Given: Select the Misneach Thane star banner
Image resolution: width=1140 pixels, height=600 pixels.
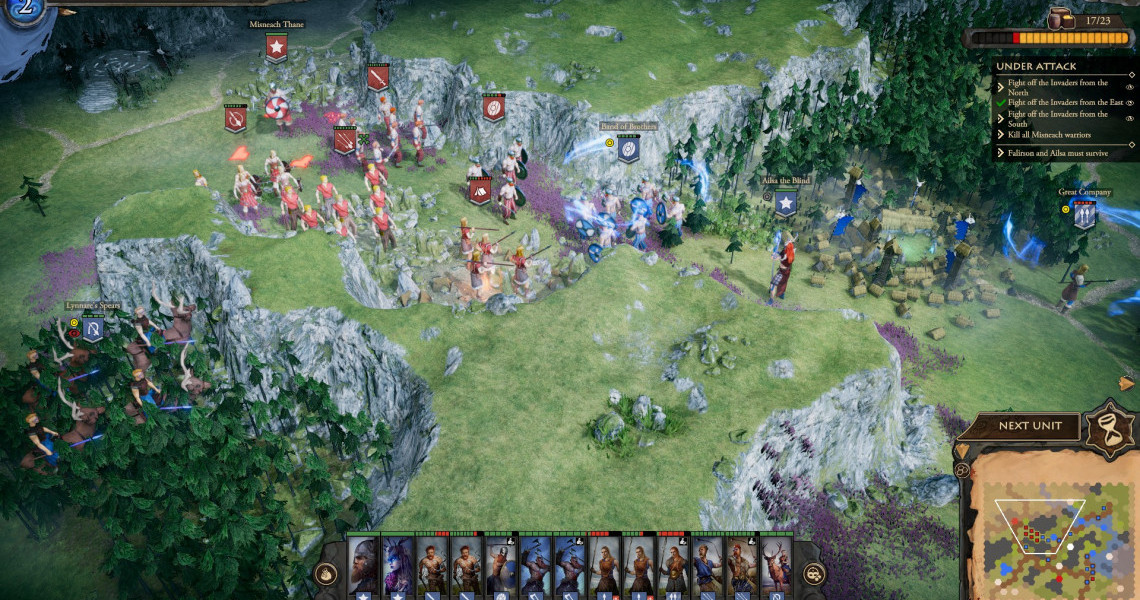Looking at the screenshot, I should click(x=277, y=47).
